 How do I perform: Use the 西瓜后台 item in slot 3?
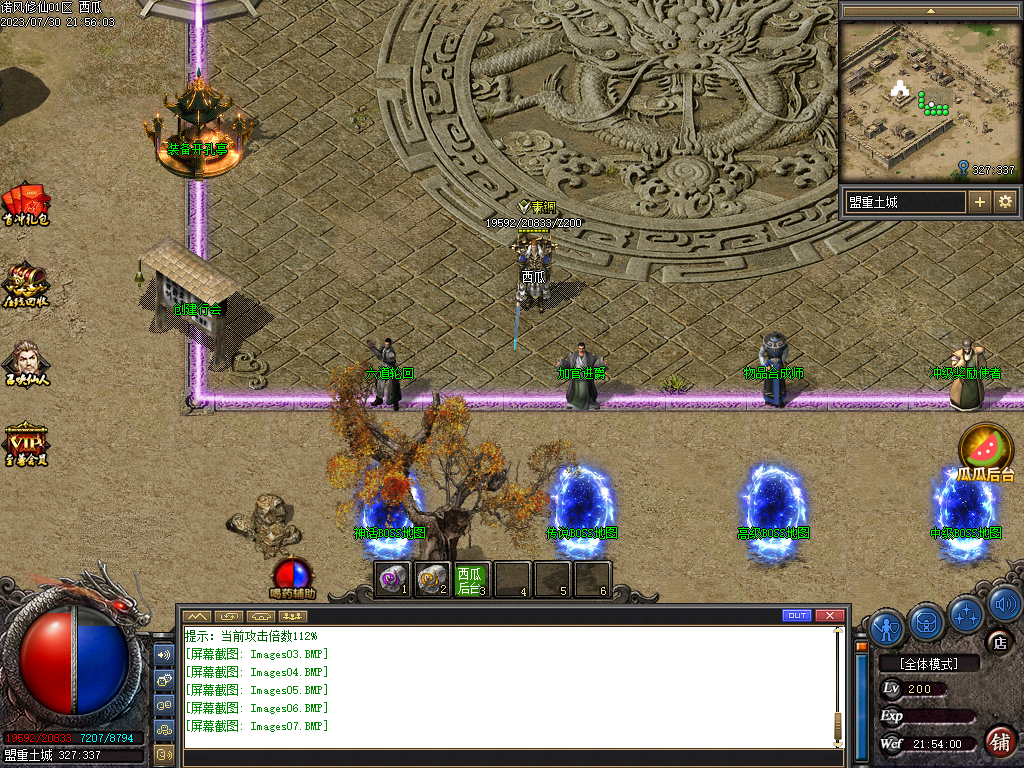471,579
